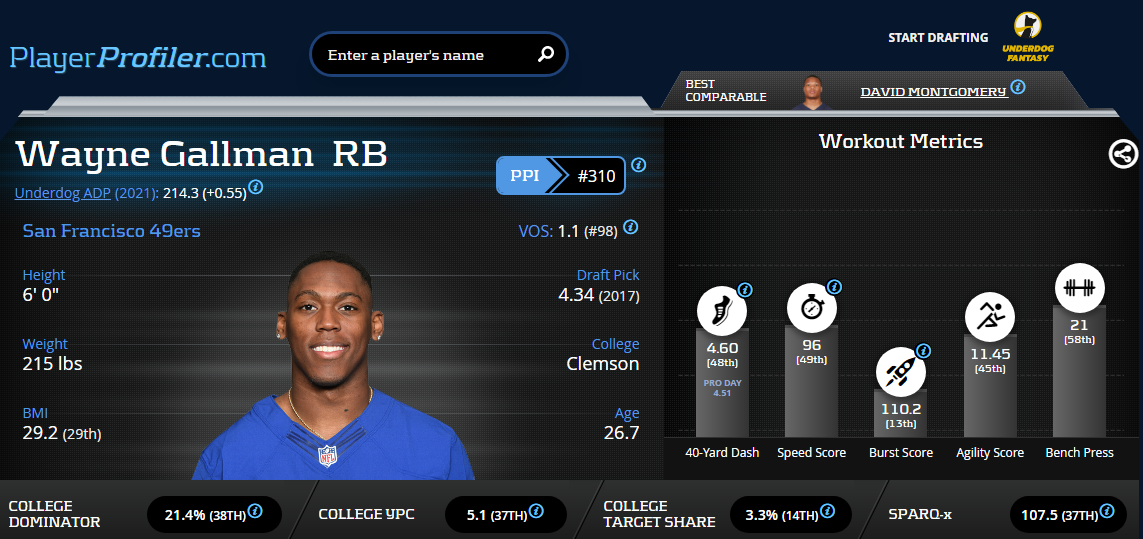Open the PlayerProfiler.com home logo

138,57
